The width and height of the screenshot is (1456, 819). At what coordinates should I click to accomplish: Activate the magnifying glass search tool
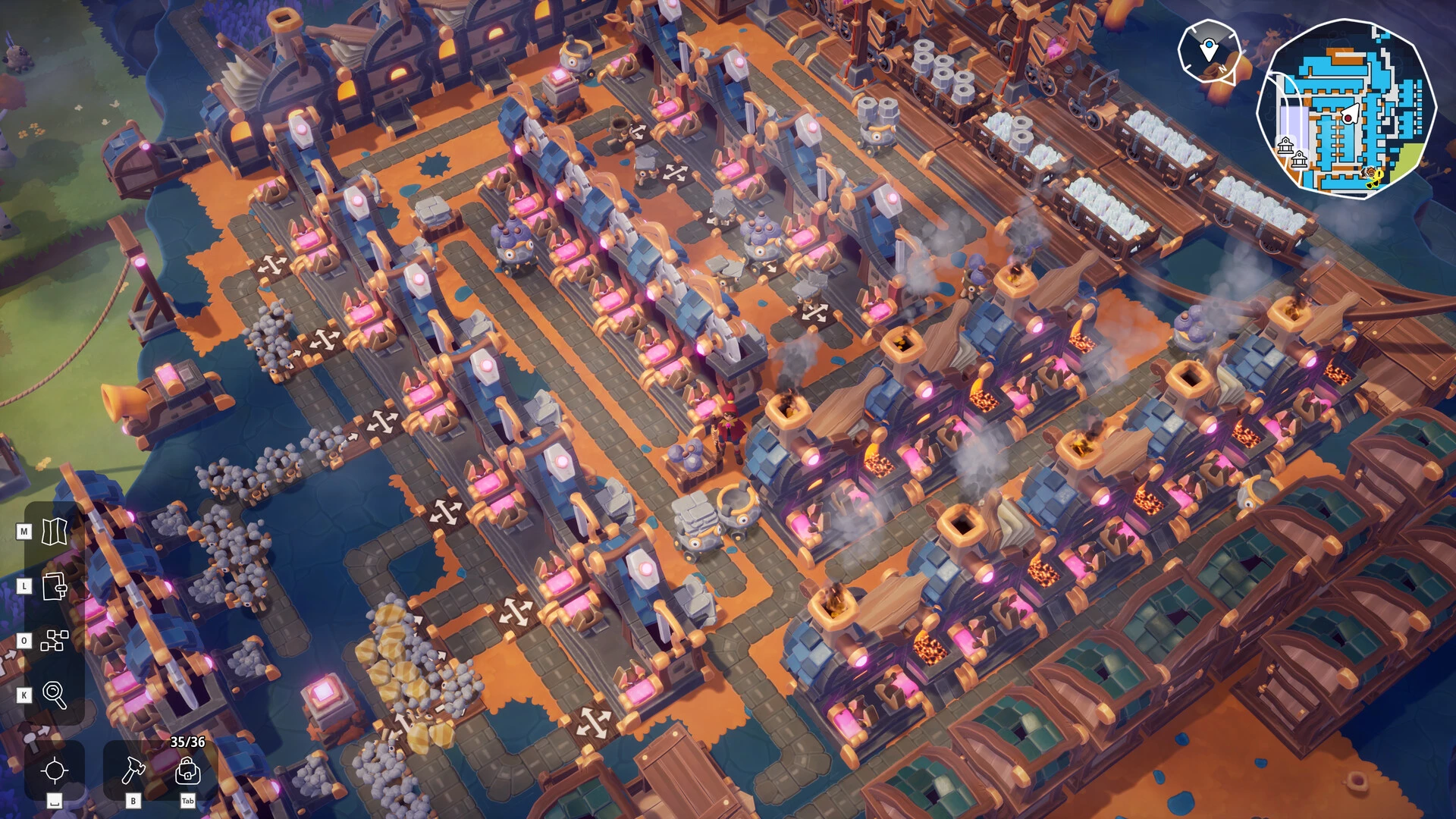[55, 695]
